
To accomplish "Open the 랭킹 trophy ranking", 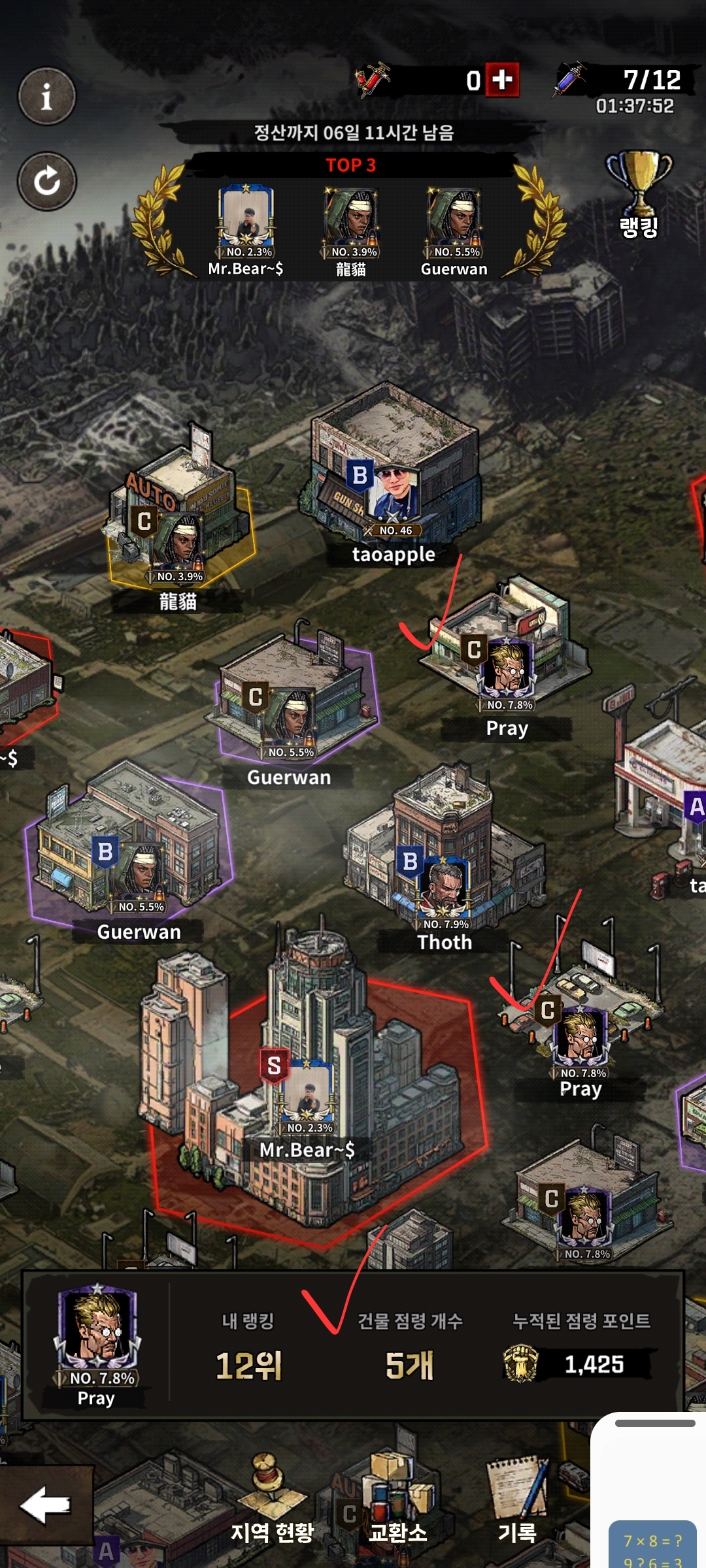I will pos(639,194).
